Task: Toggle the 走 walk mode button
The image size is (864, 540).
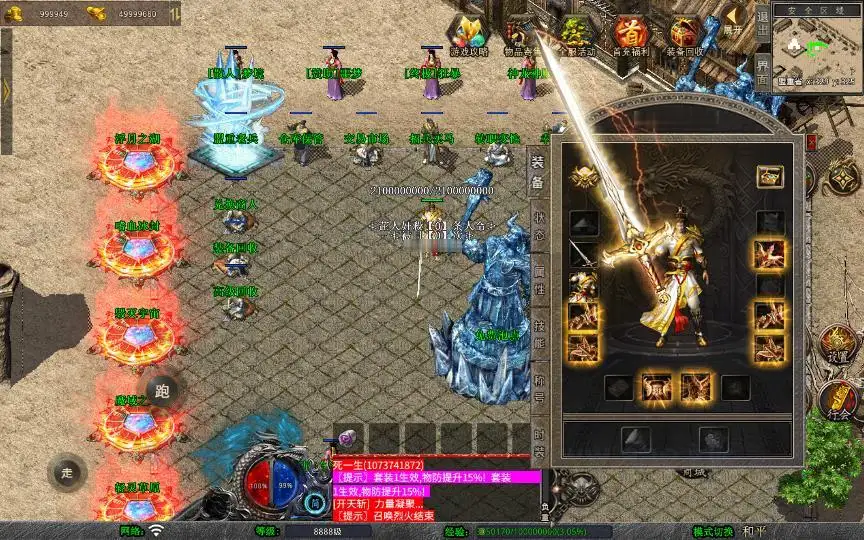Action: pos(68,472)
